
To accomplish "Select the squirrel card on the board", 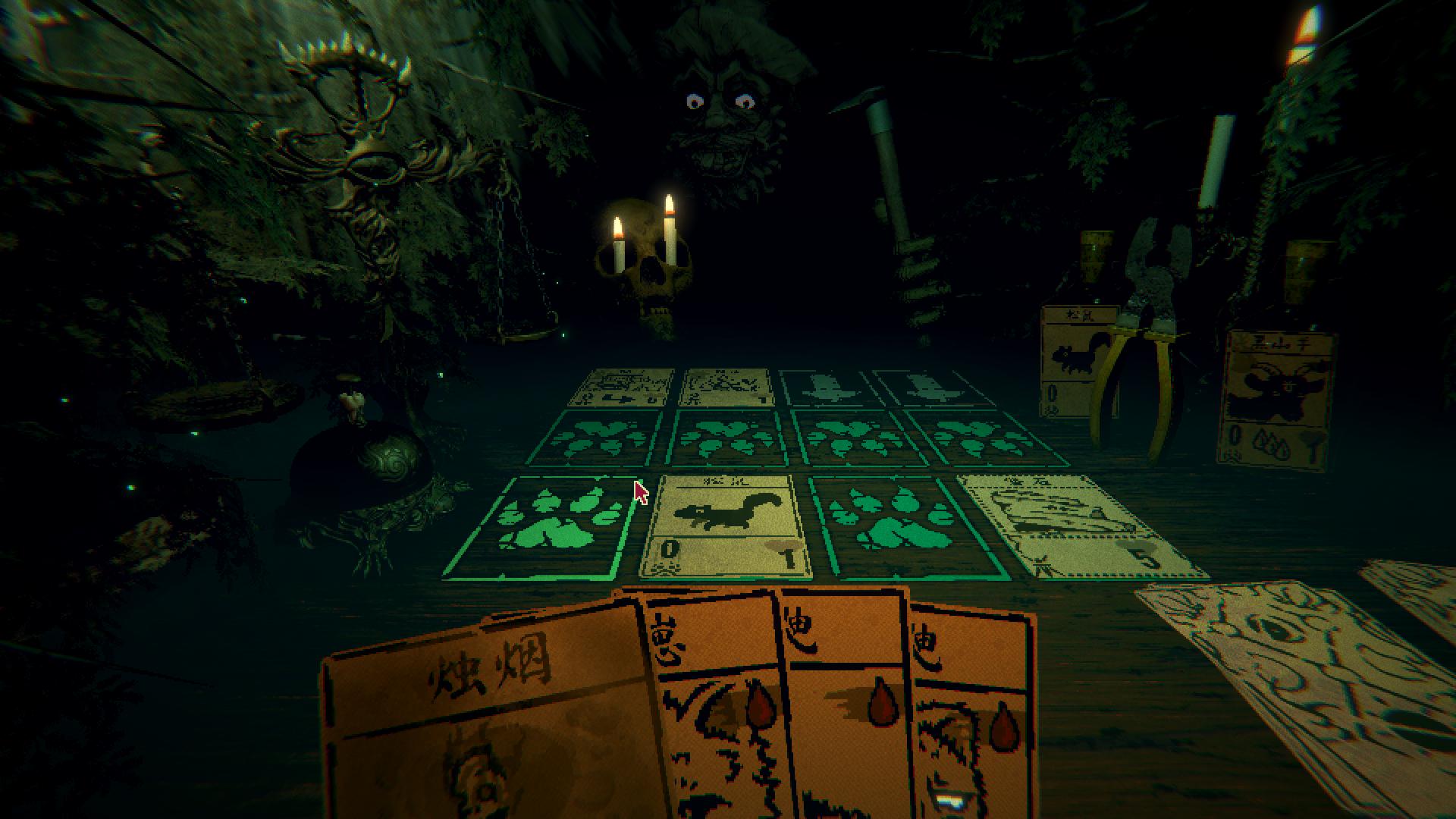I will point(724,526).
